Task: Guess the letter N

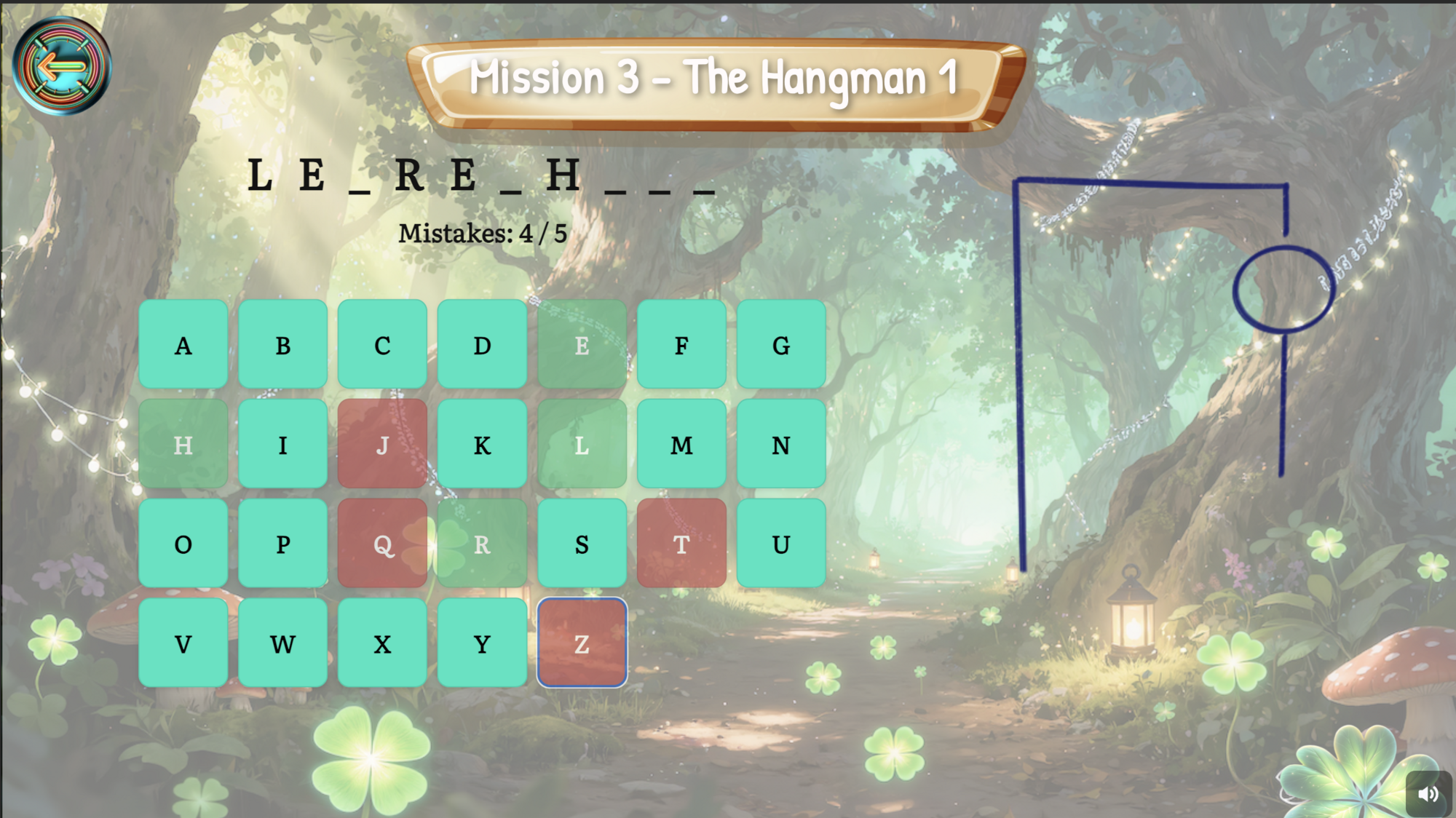Action: (781, 444)
